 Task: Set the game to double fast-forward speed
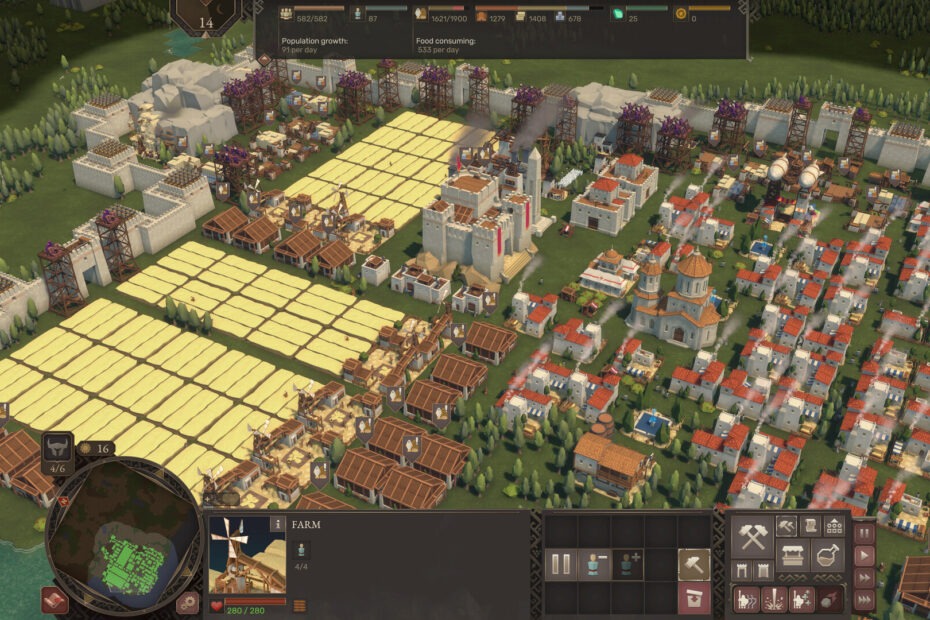click(x=864, y=578)
